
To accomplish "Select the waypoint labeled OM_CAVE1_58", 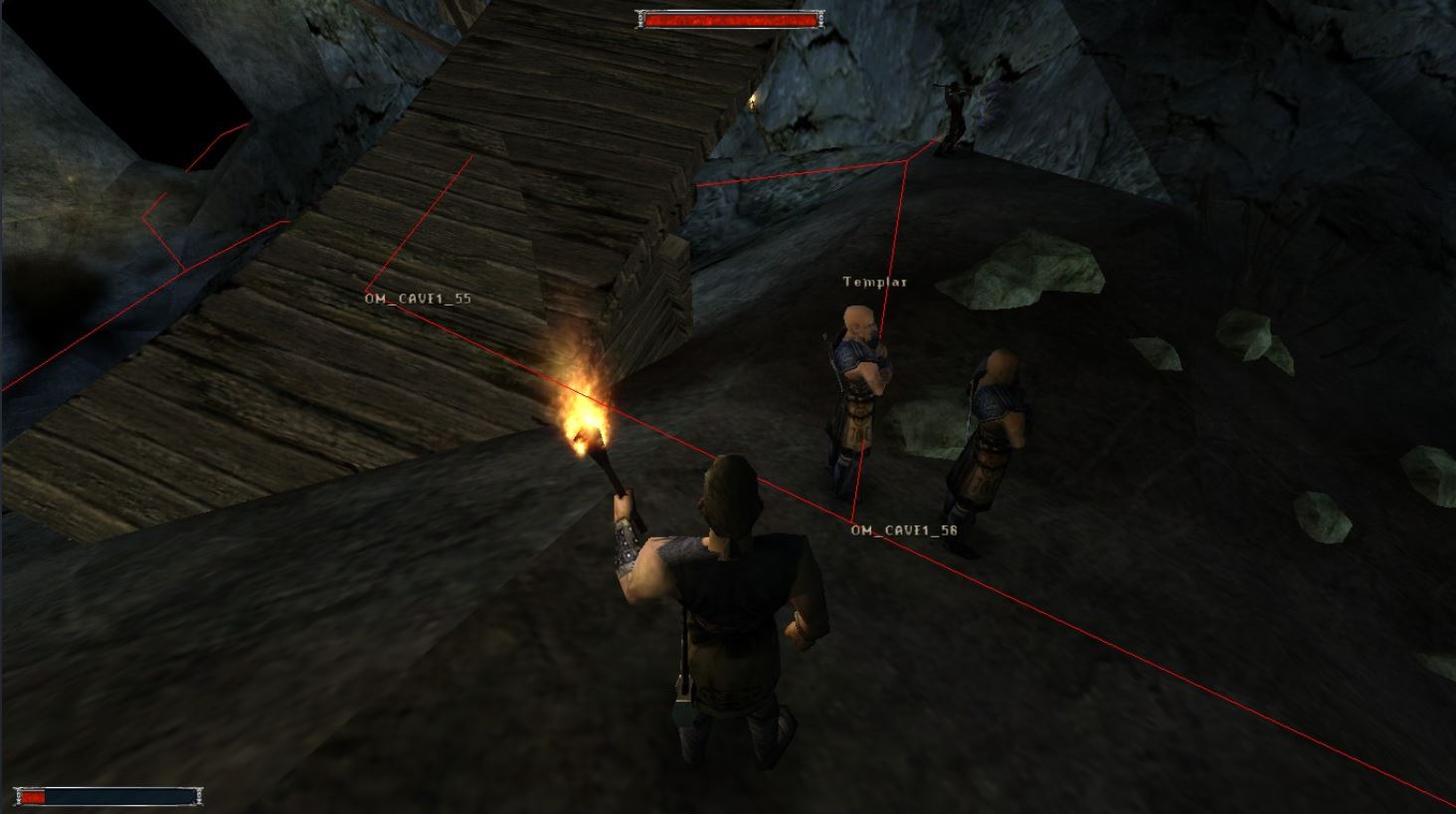I will 904,531.
